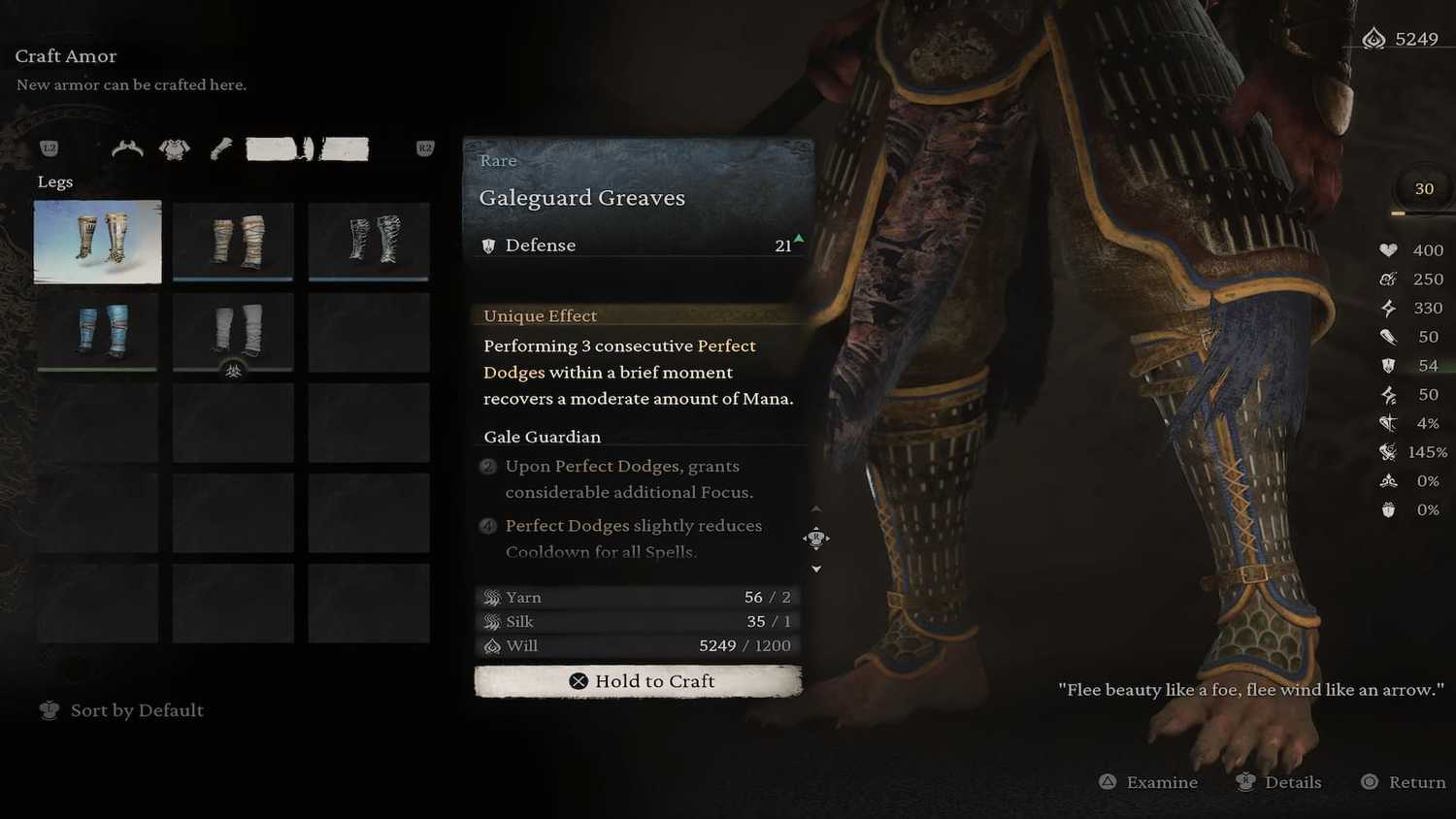Image resolution: width=1456 pixels, height=819 pixels.
Task: Select the grey leg wraps slot
Action: pyautogui.click(x=233, y=331)
